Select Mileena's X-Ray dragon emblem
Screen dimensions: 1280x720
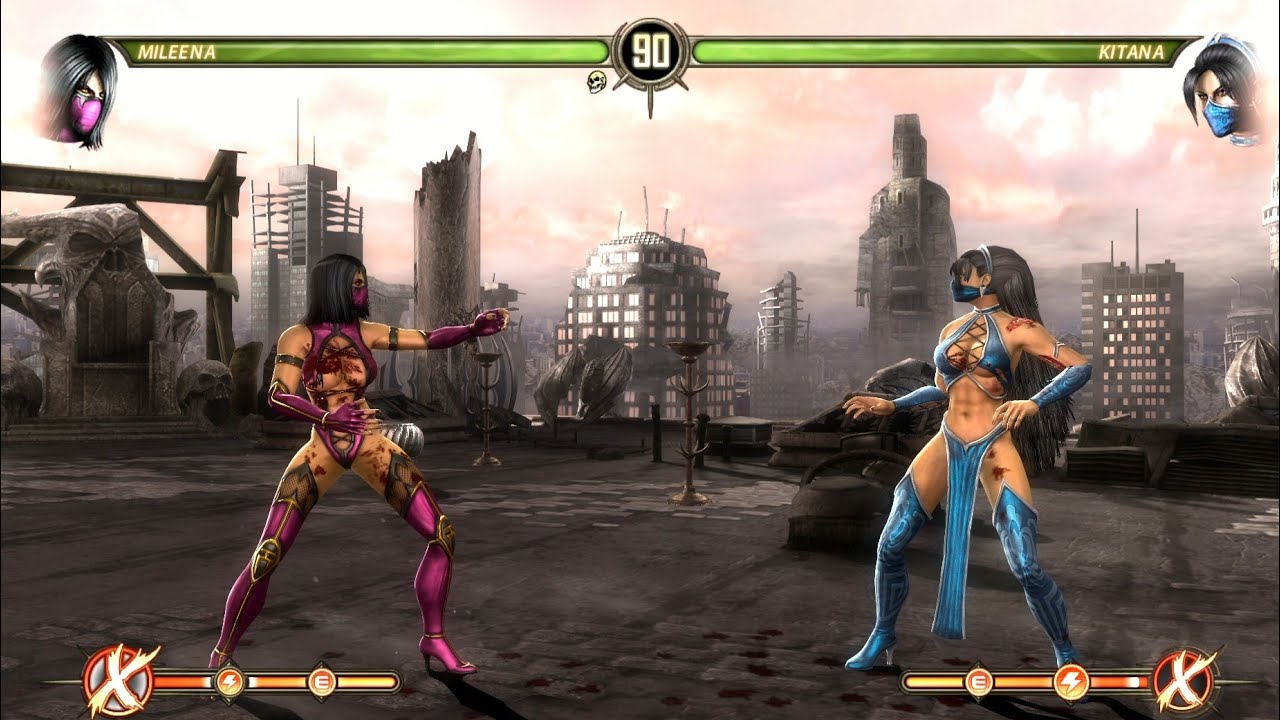pos(119,681)
